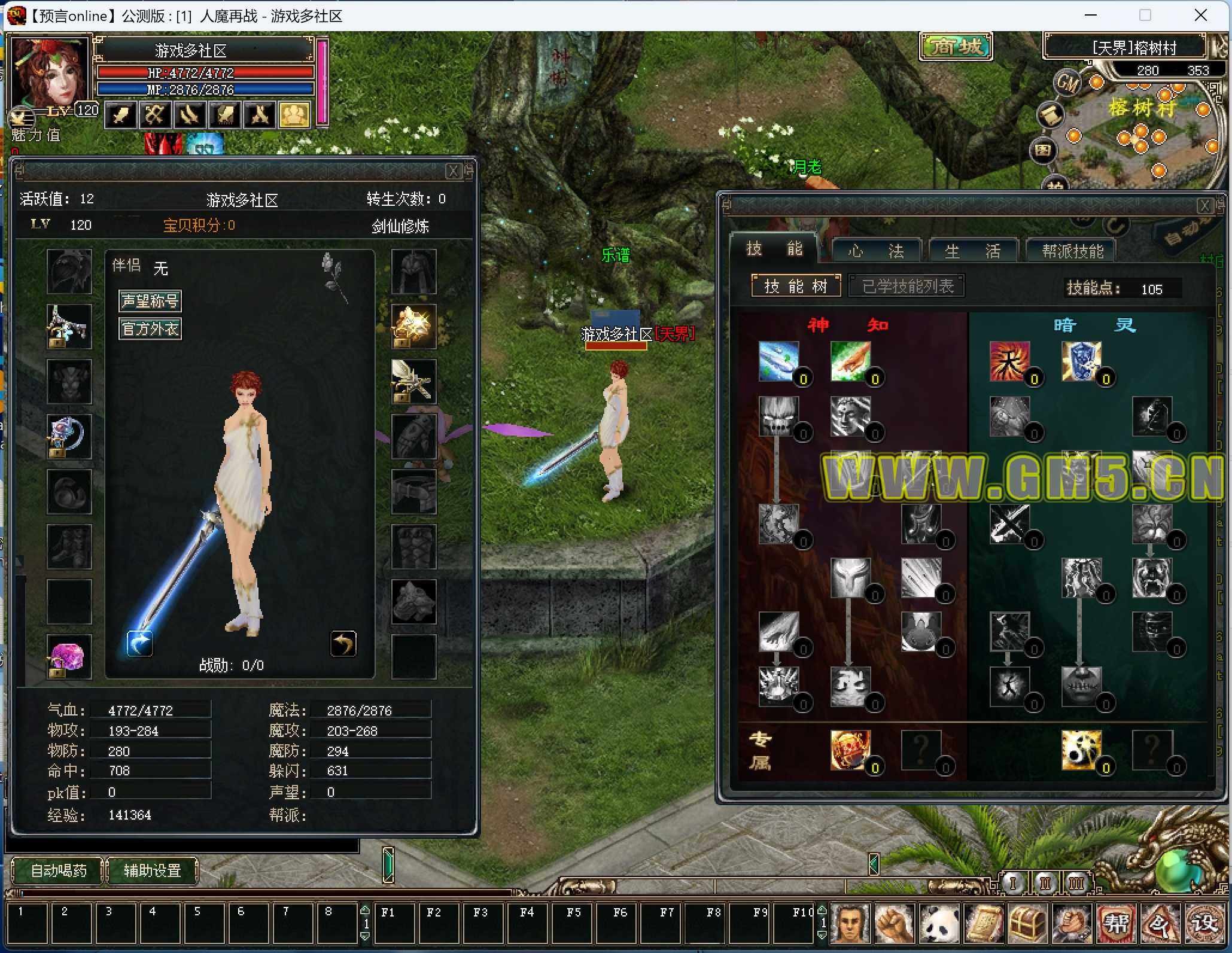Select the 技能树 skill tree view

(x=795, y=286)
